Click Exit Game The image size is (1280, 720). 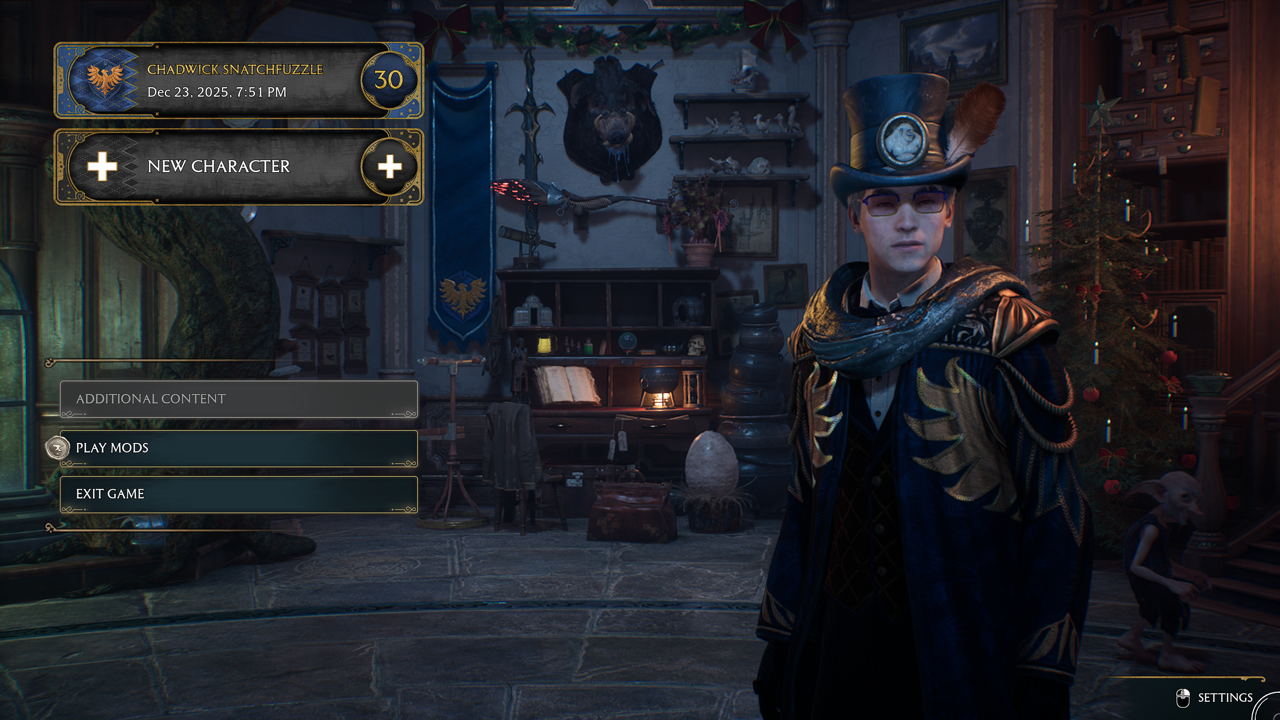point(238,494)
